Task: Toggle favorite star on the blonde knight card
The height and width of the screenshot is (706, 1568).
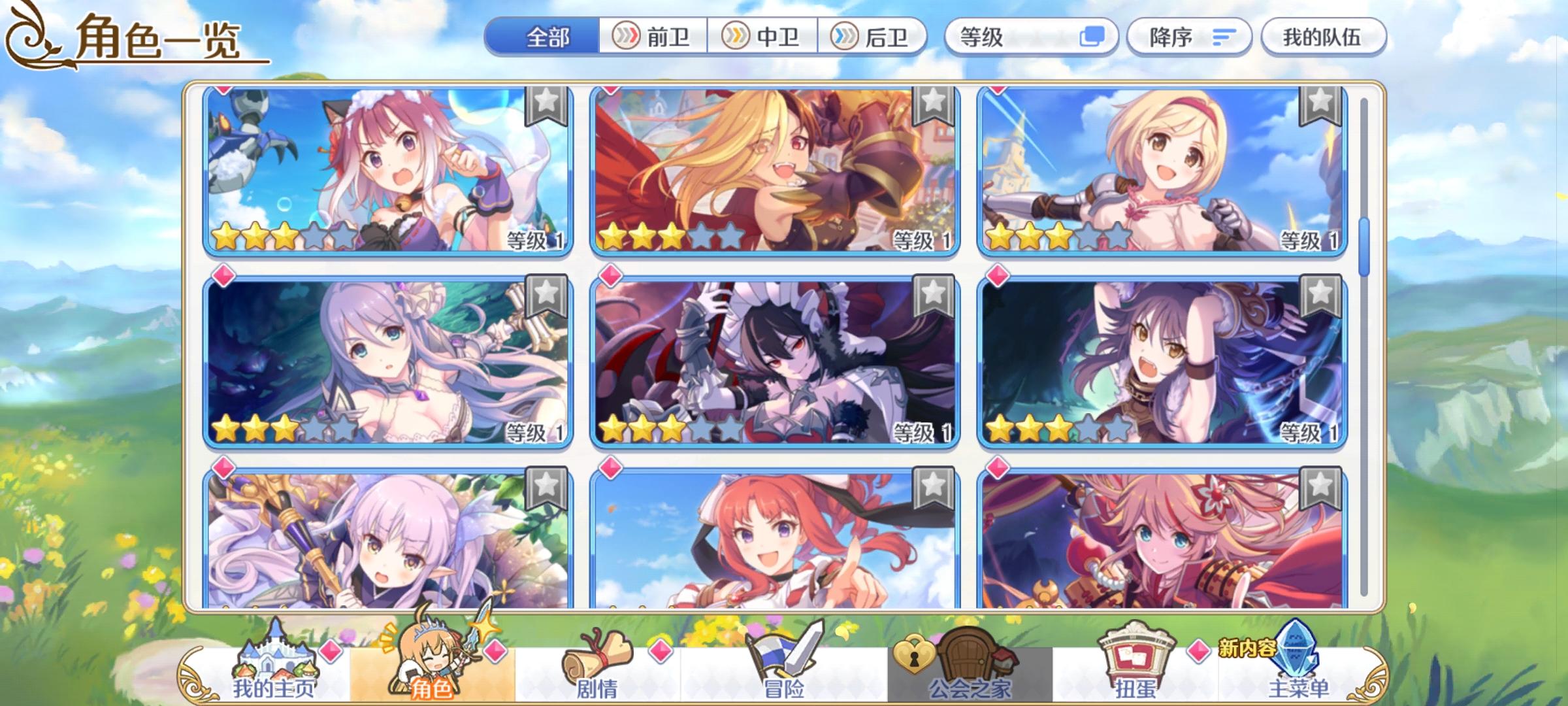Action: tap(931, 111)
